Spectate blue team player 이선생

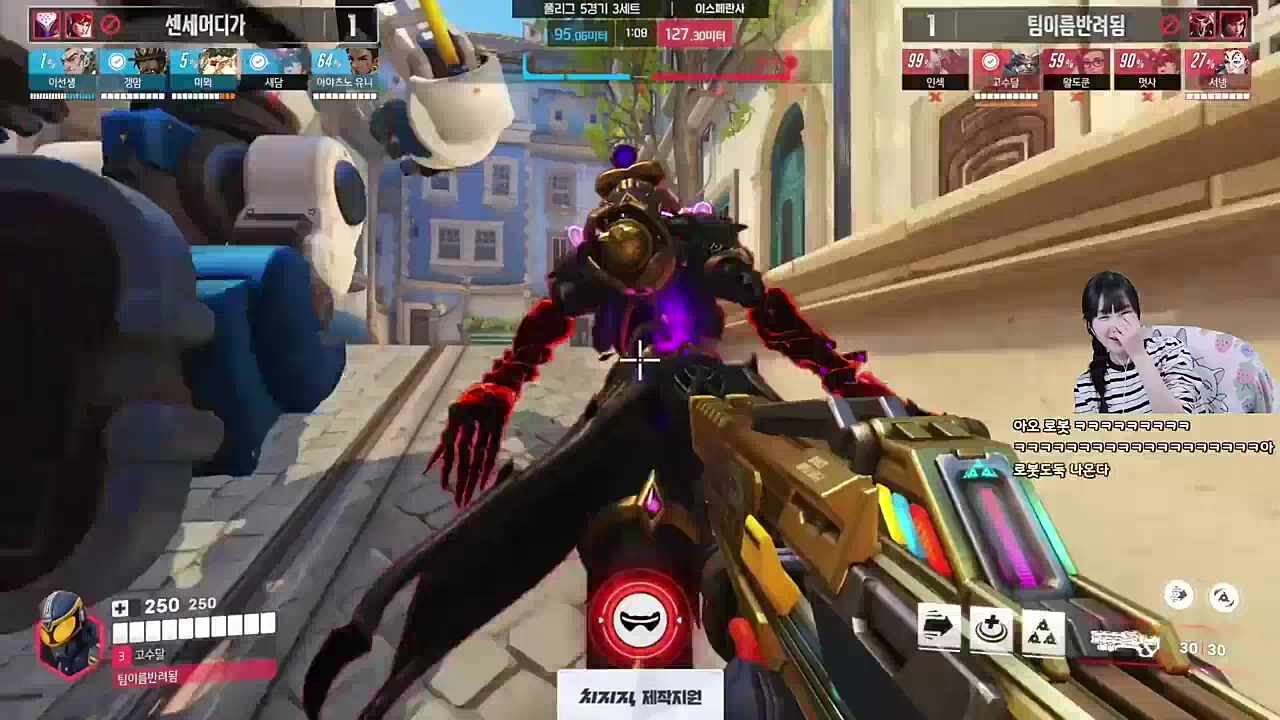[x=63, y=70]
